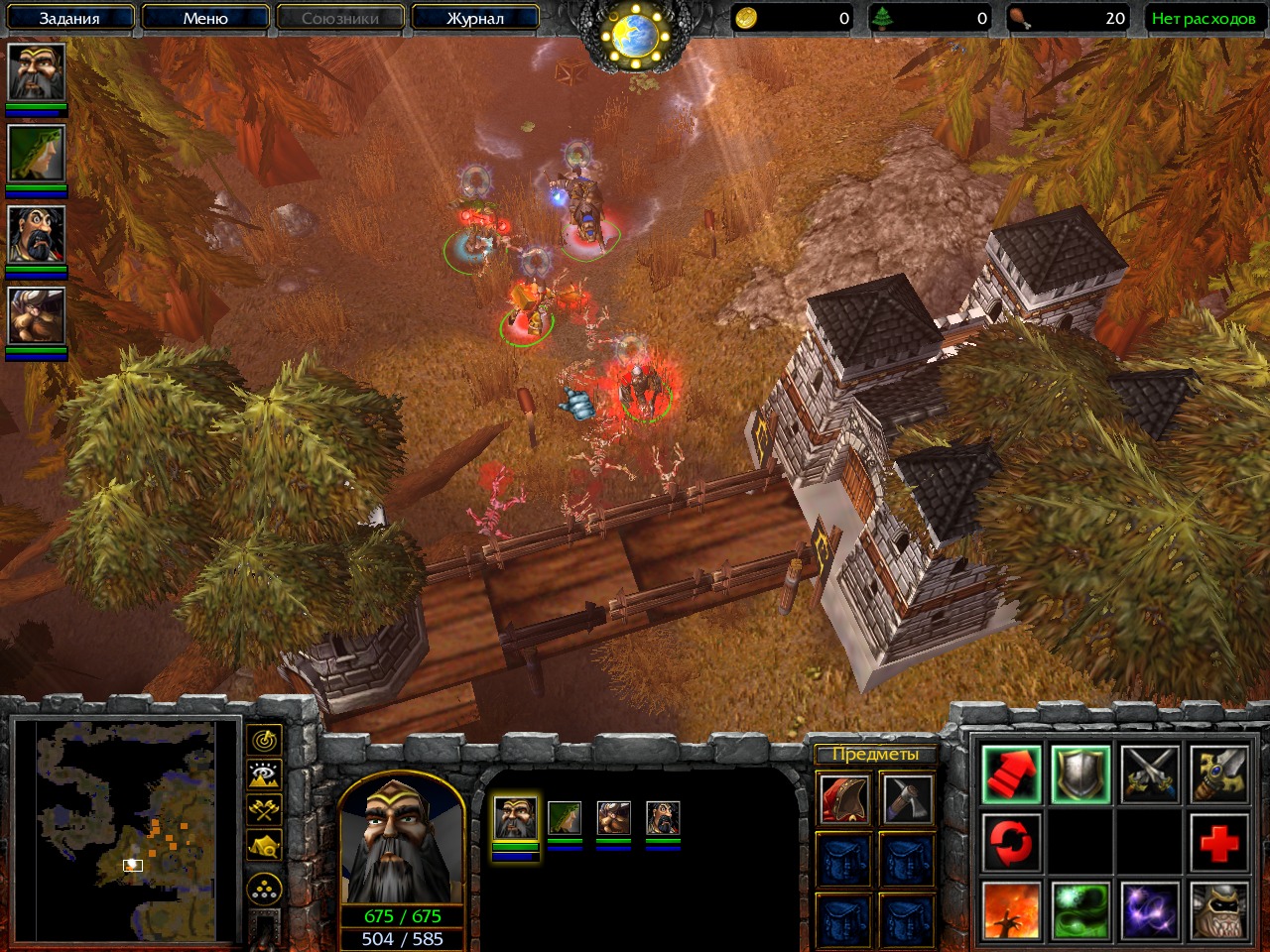Use the pickaxe item in the inventory
The image size is (1270, 952).
[907, 799]
